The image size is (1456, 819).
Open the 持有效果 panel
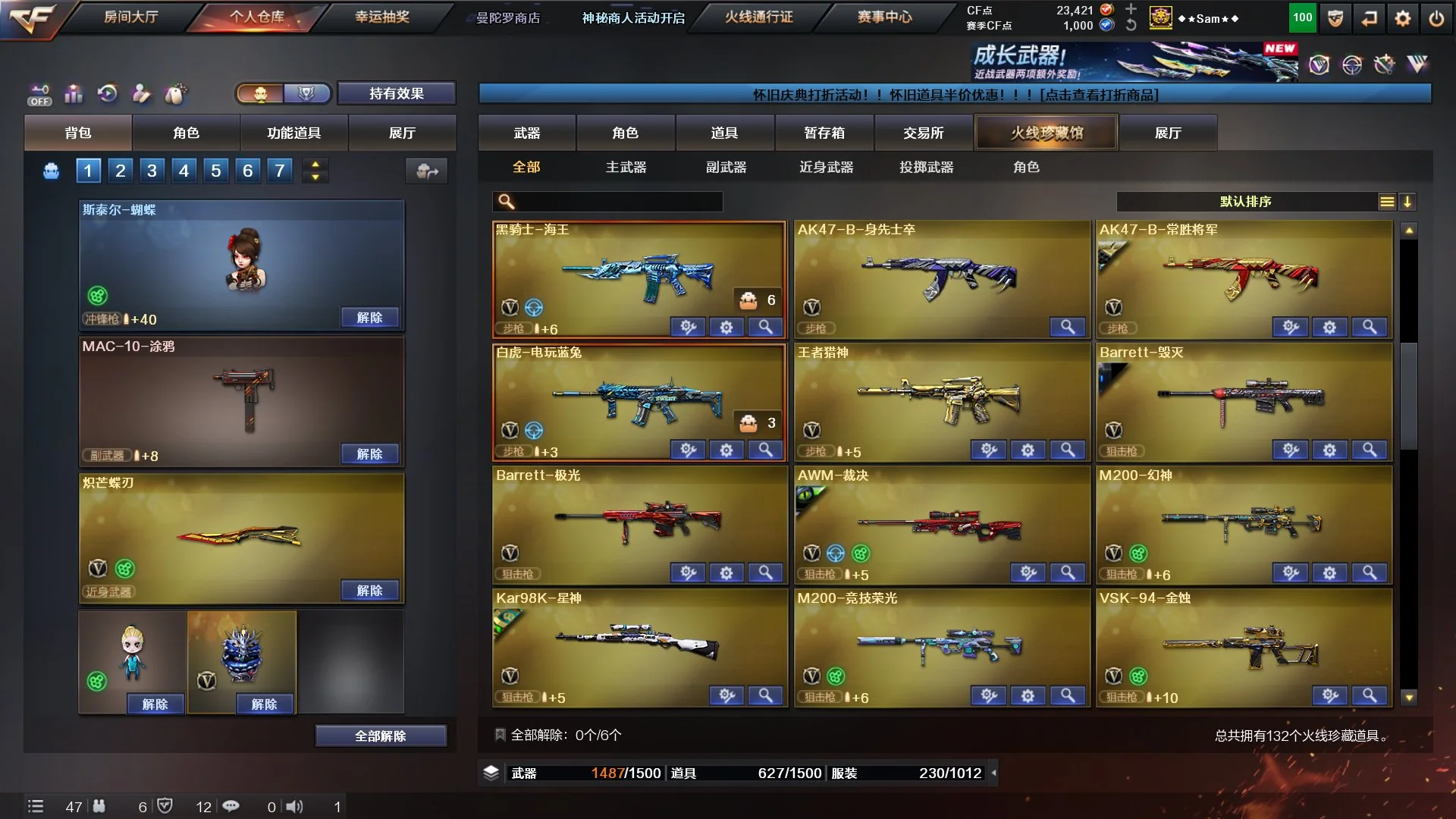(396, 93)
